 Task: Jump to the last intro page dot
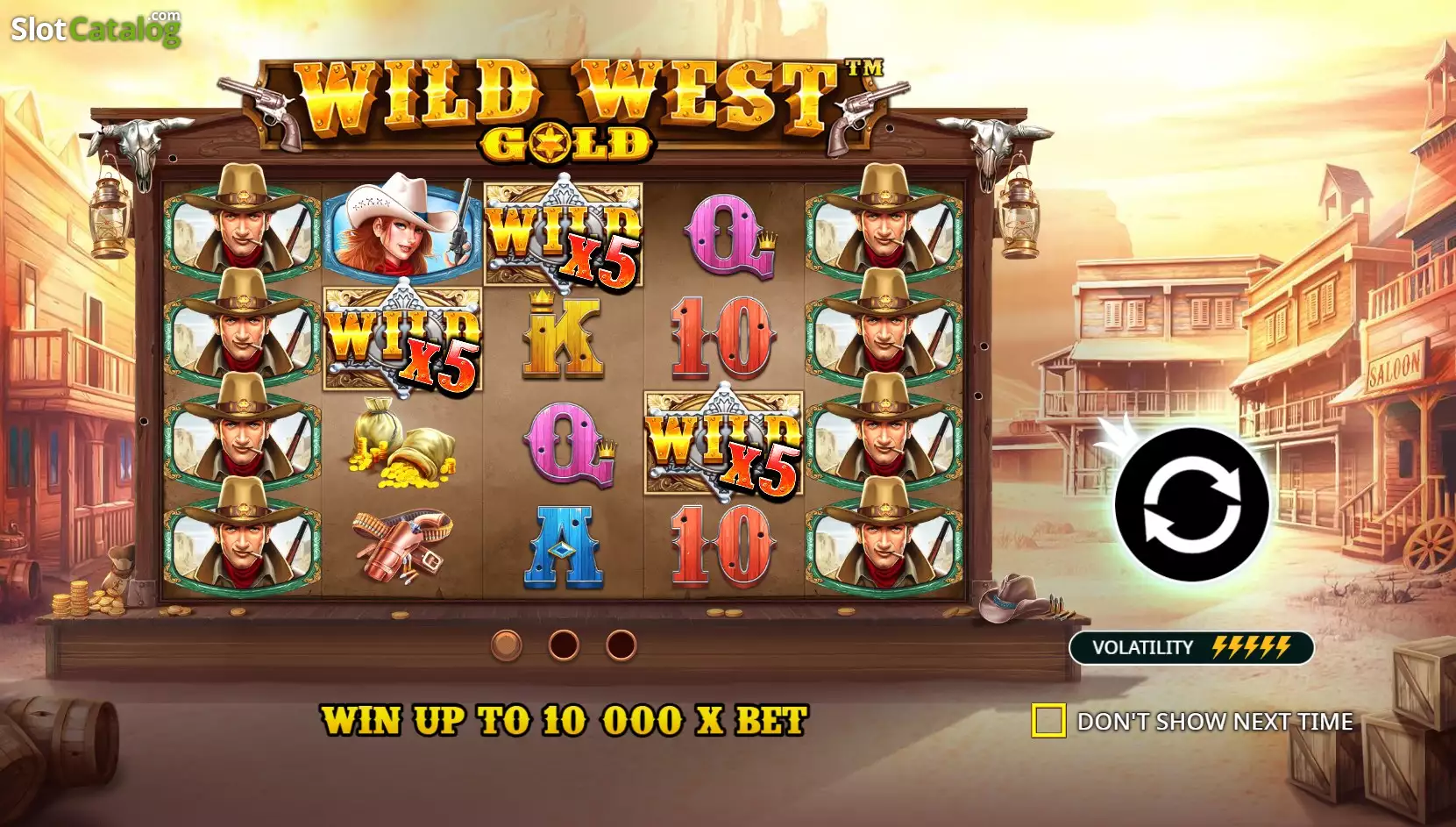621,645
